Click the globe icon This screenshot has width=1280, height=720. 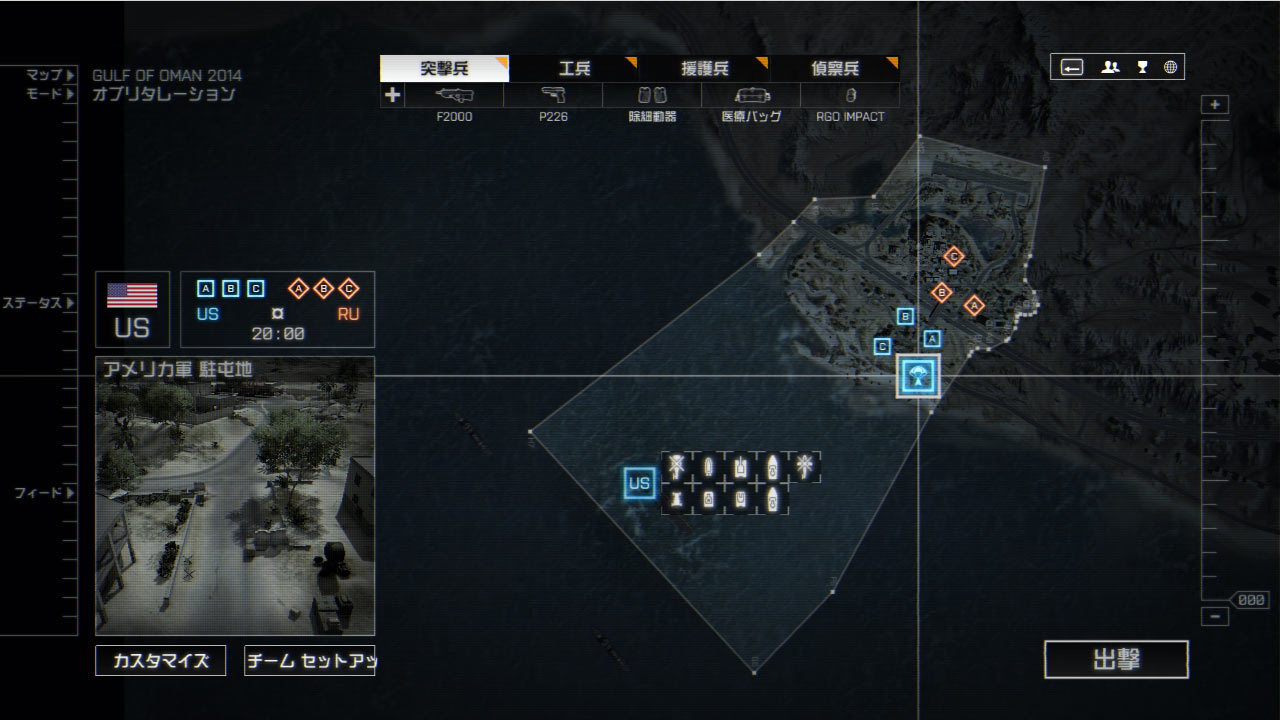1170,68
